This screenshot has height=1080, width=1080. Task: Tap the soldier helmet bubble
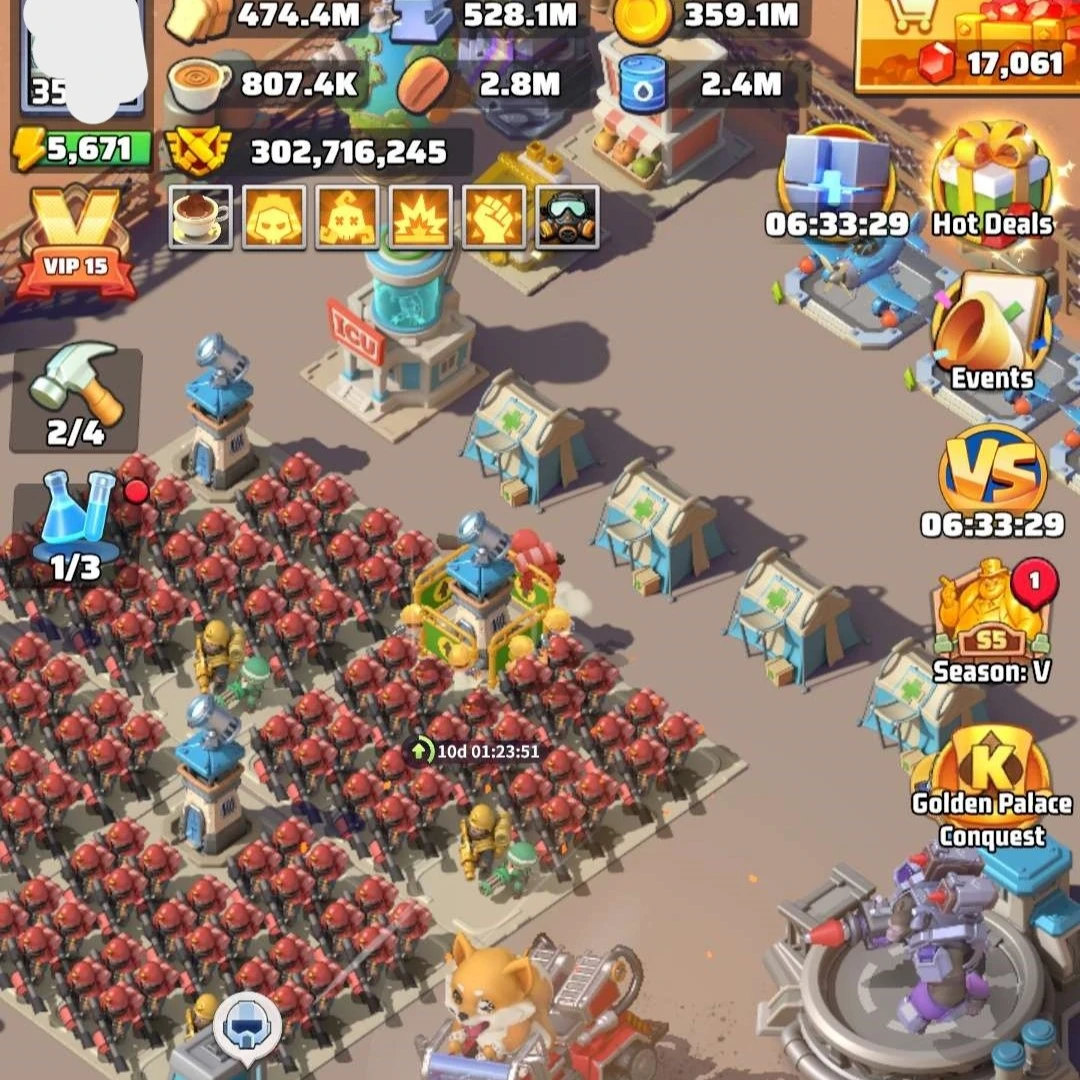tap(247, 1023)
